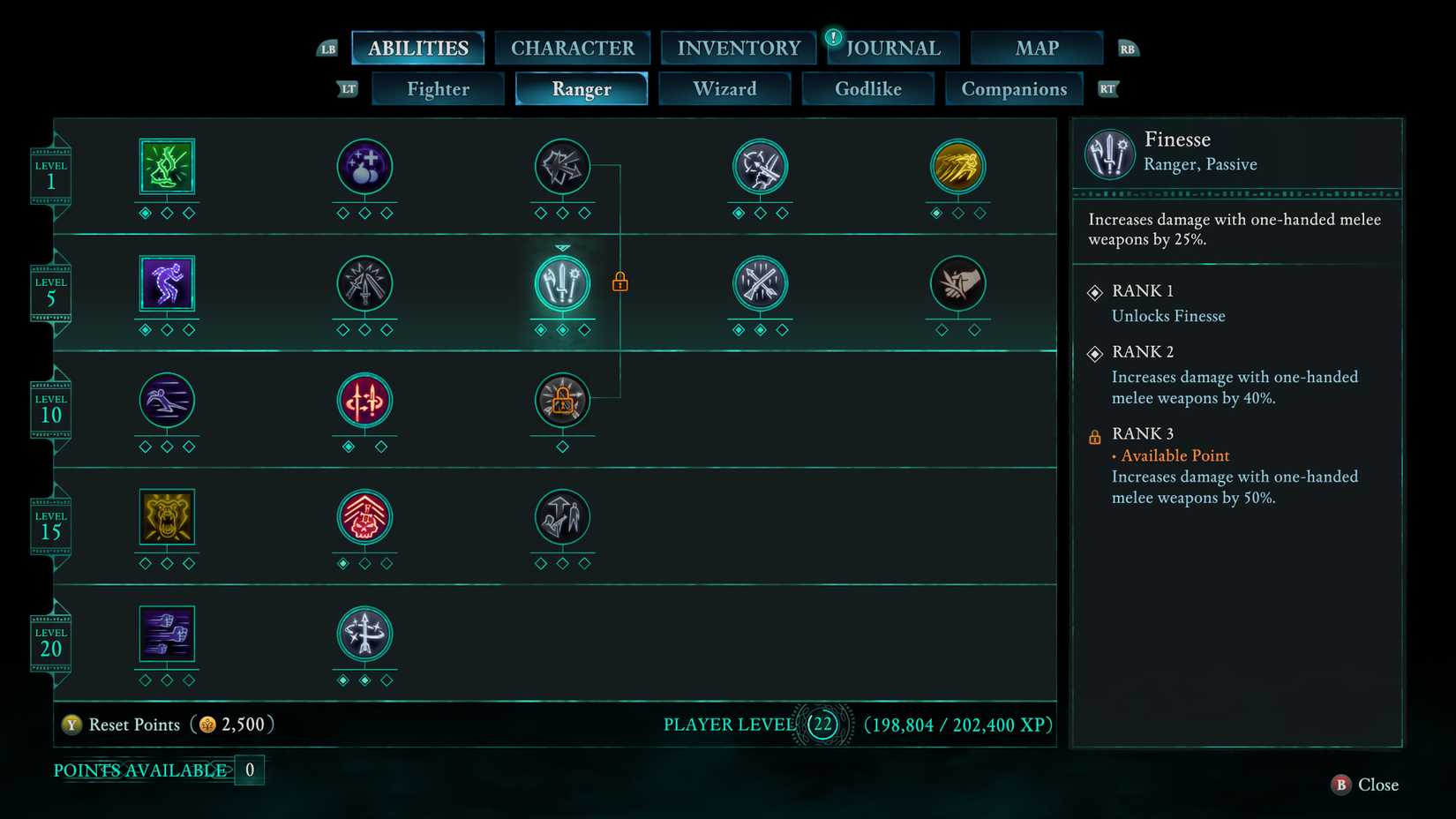The image size is (1456, 819).
Task: Expand the RANK 3 locked entry in the Finesse panel
Action: [x=1144, y=433]
